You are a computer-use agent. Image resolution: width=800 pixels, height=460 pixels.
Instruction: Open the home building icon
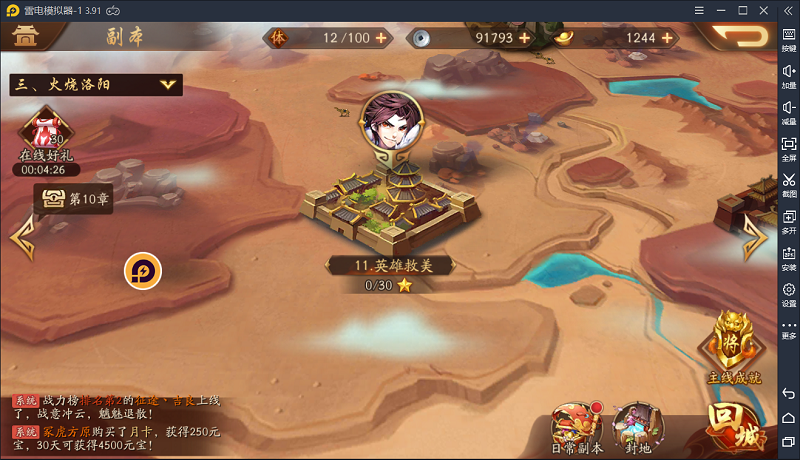[27, 36]
